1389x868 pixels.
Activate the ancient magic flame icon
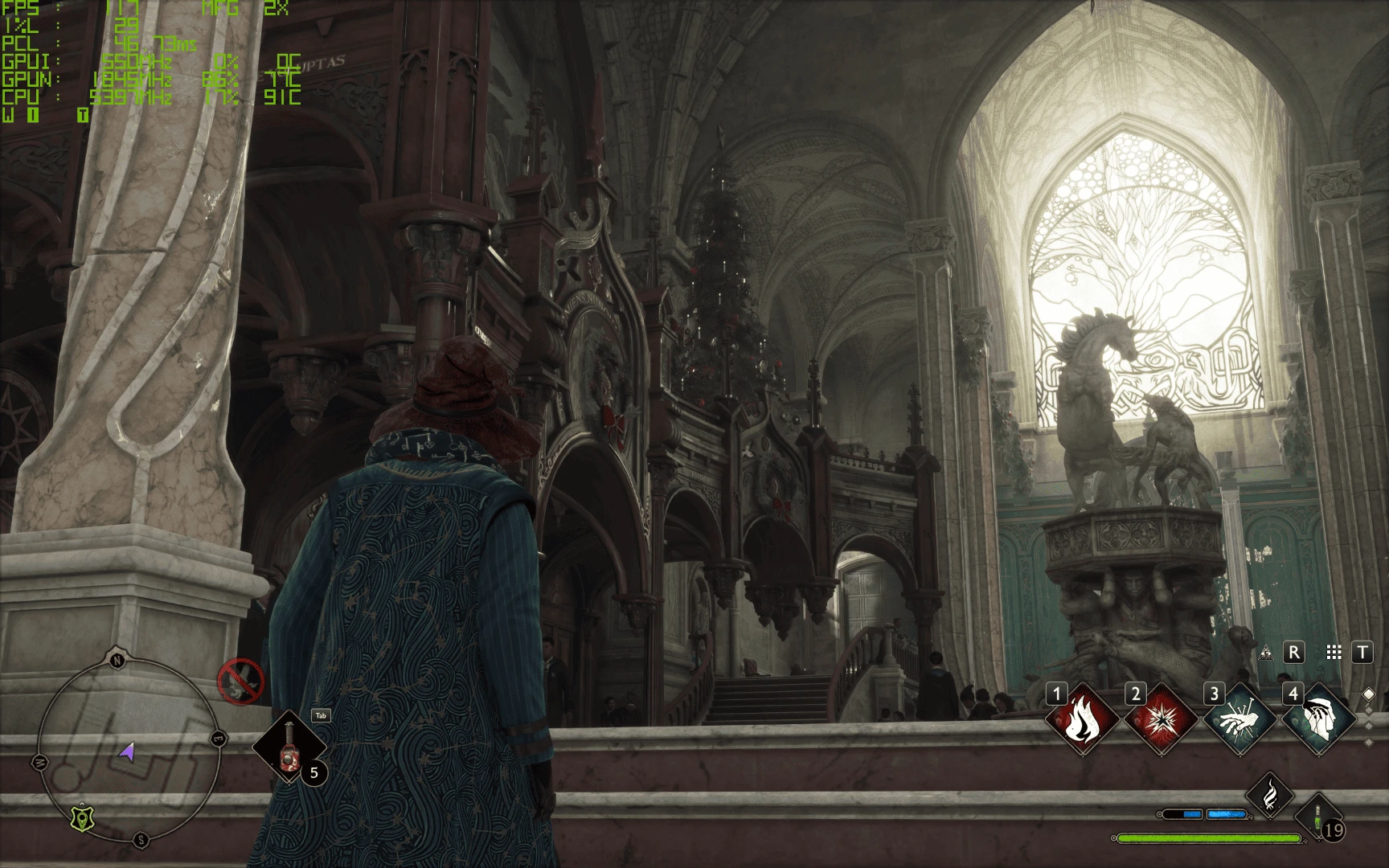tap(1269, 795)
